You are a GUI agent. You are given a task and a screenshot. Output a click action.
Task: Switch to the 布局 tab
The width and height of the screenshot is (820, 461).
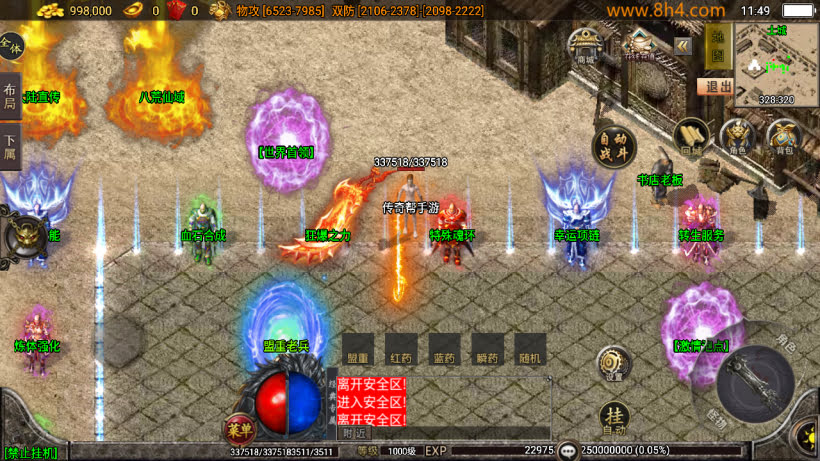(x=9, y=97)
